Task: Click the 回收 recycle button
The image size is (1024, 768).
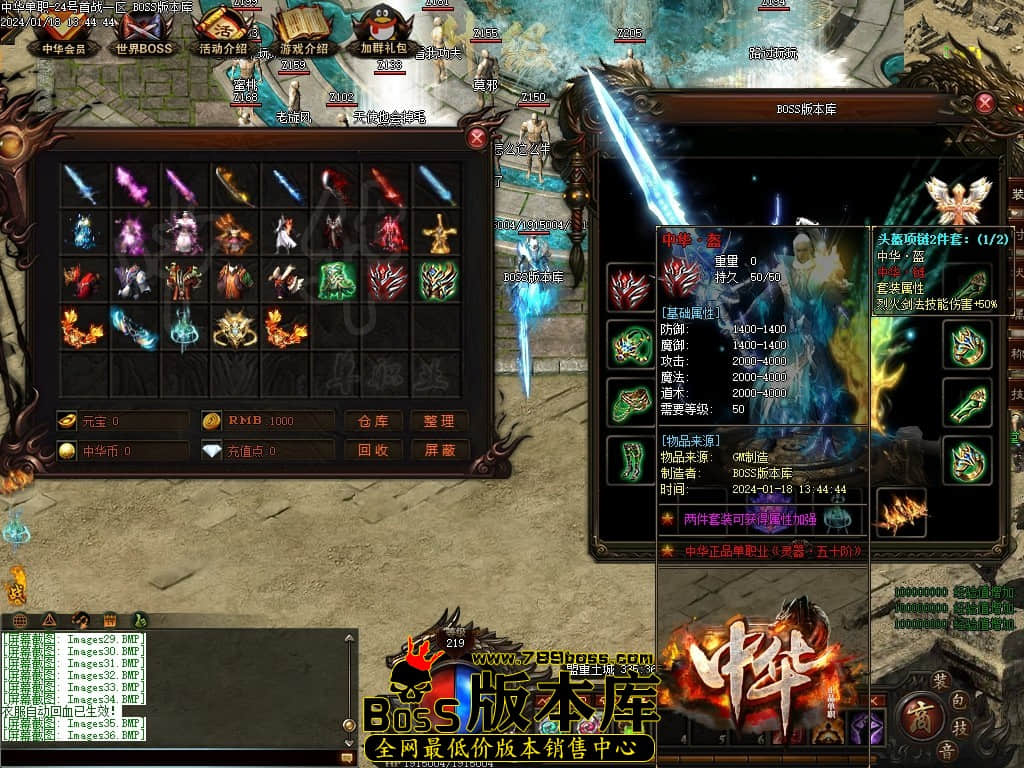Action: [x=373, y=450]
